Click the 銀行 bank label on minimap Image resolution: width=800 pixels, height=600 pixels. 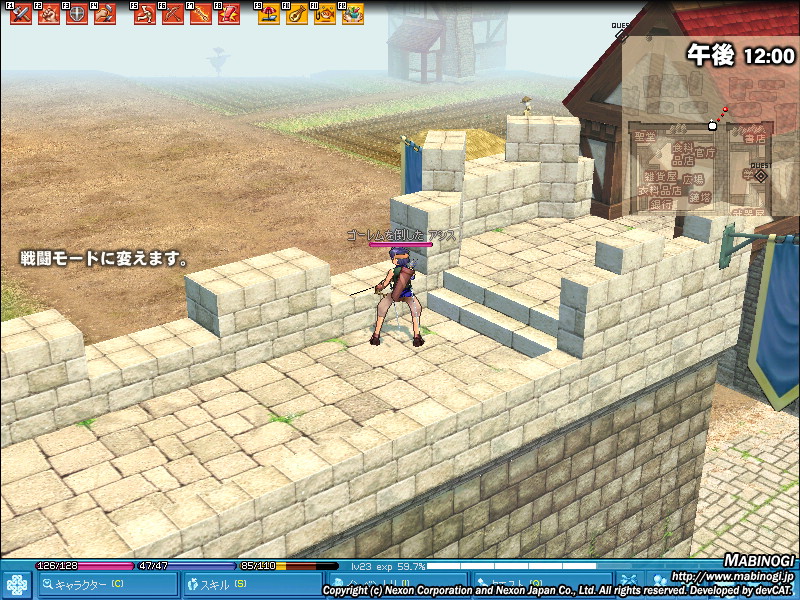(660, 203)
